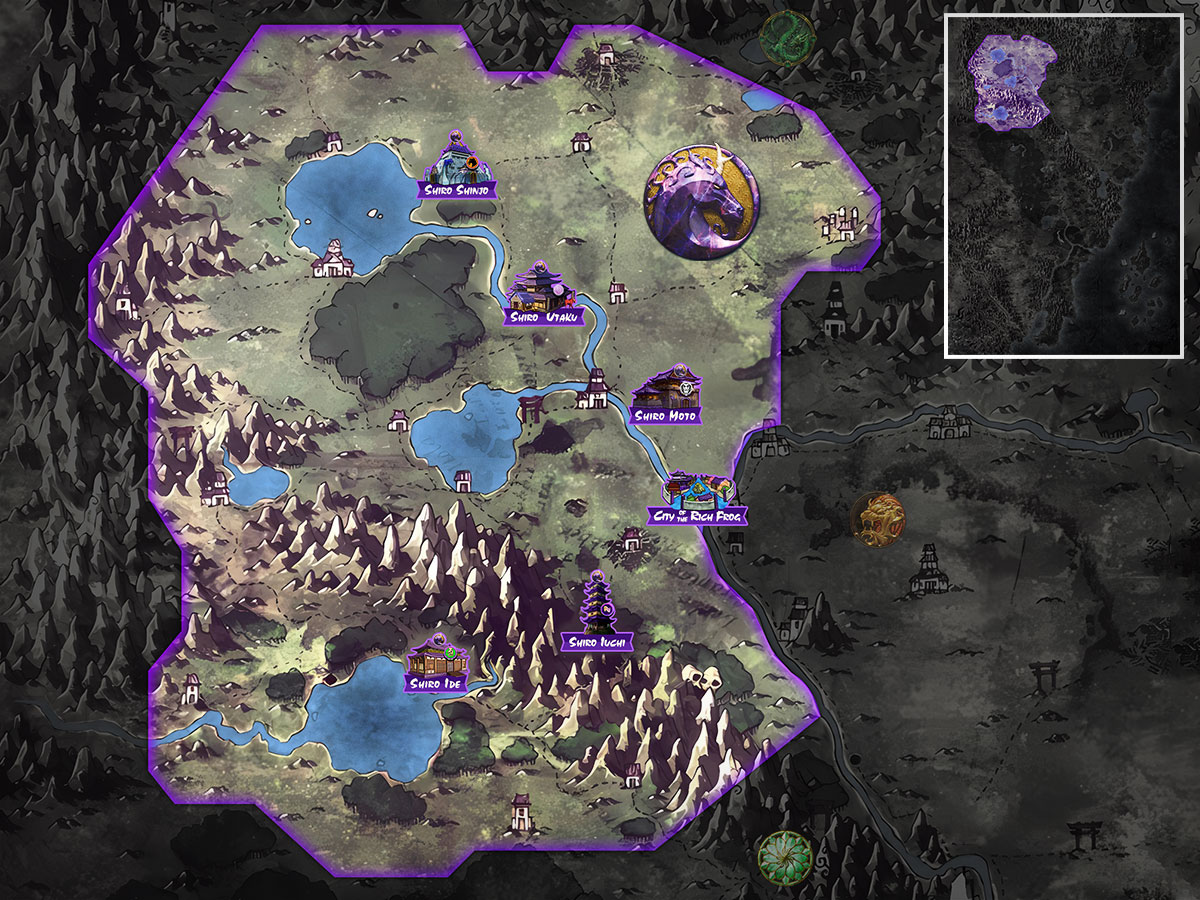This screenshot has width=1200, height=900.
Task: Choose the orange lion clan emblem
Action: [878, 519]
